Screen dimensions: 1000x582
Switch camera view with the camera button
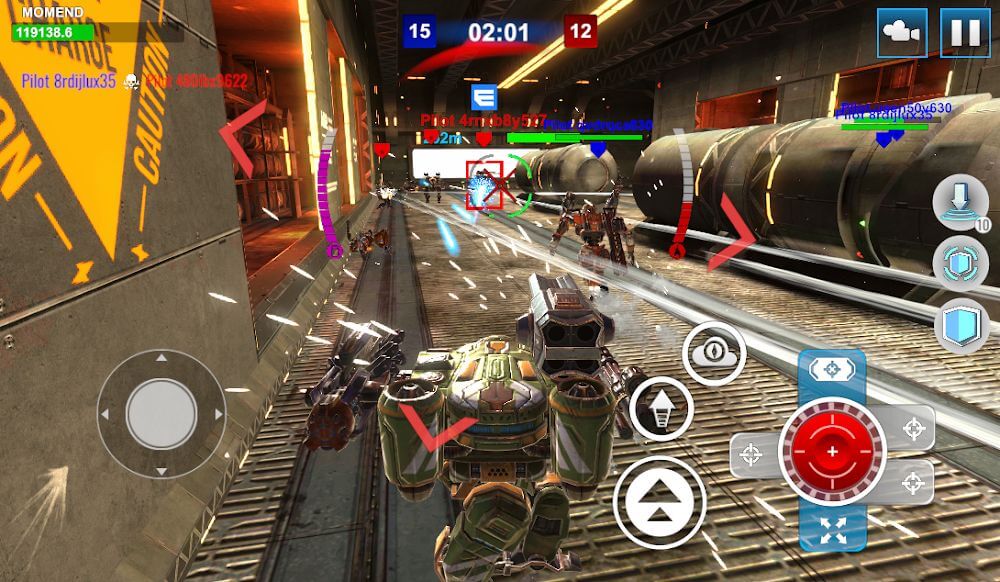[x=902, y=32]
